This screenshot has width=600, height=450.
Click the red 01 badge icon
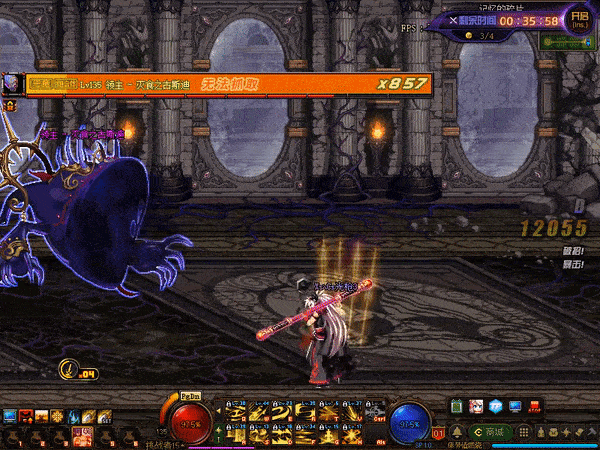[440, 433]
